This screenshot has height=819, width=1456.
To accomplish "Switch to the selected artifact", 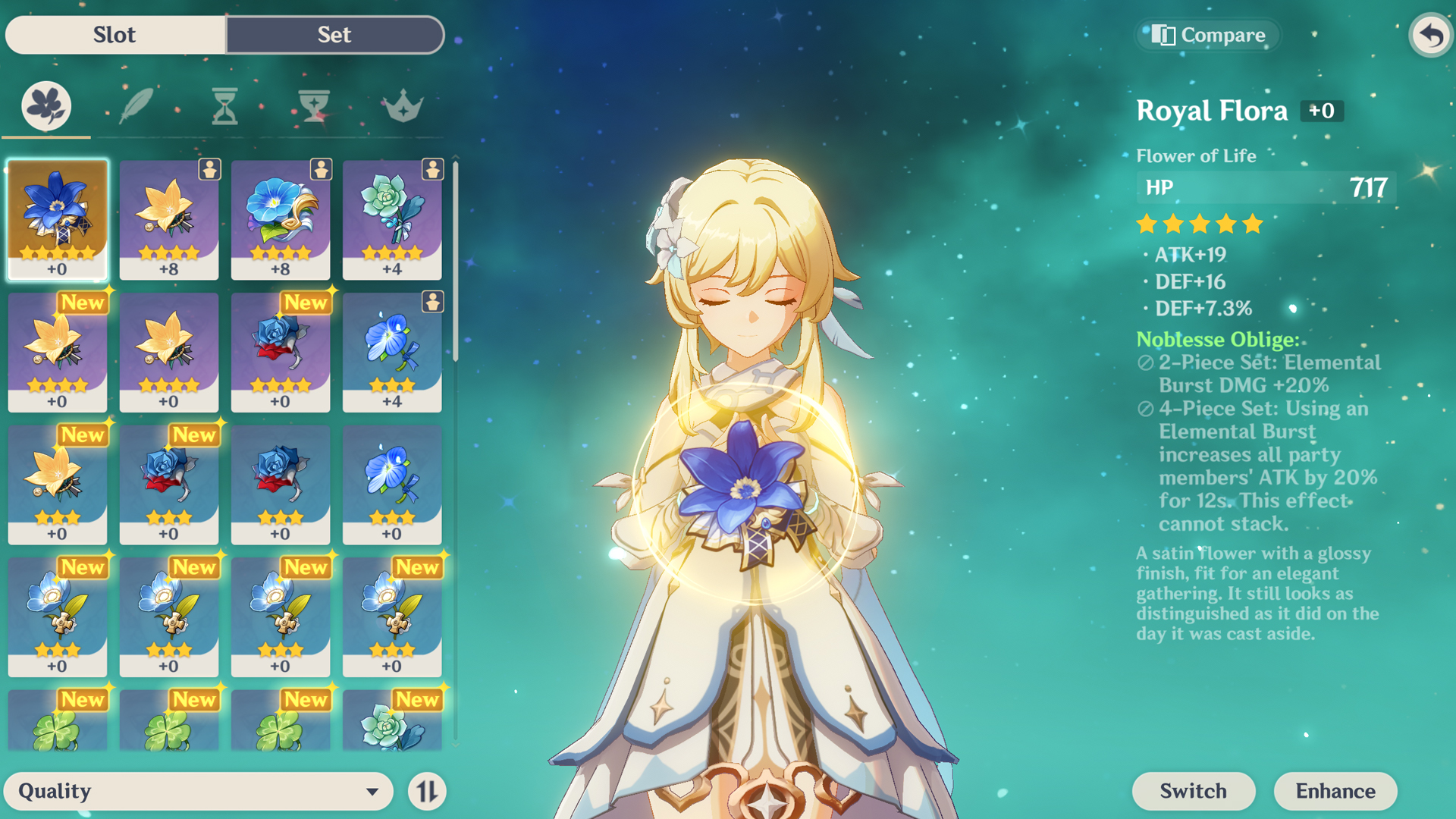I will 1193,791.
